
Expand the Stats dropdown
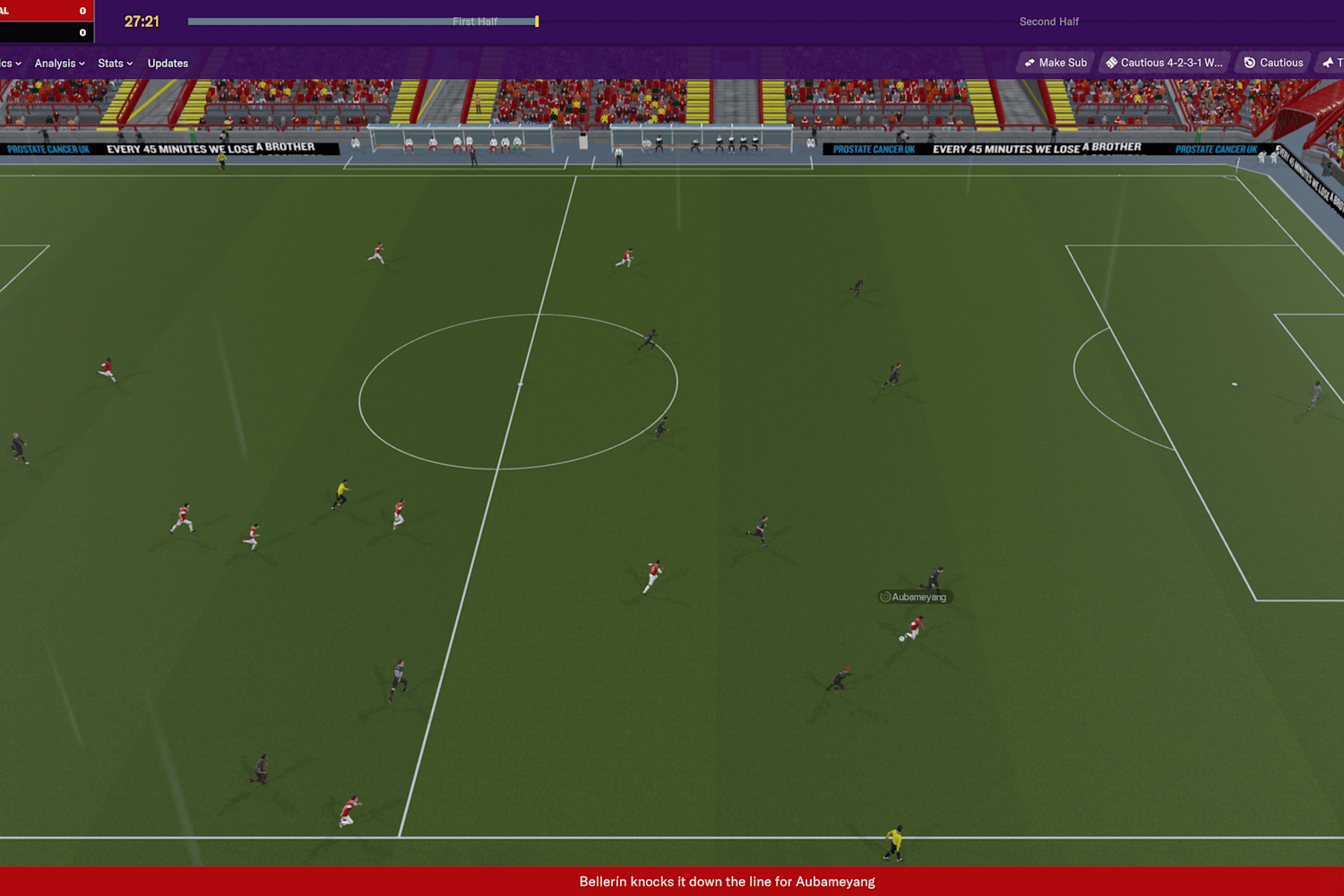tap(111, 63)
